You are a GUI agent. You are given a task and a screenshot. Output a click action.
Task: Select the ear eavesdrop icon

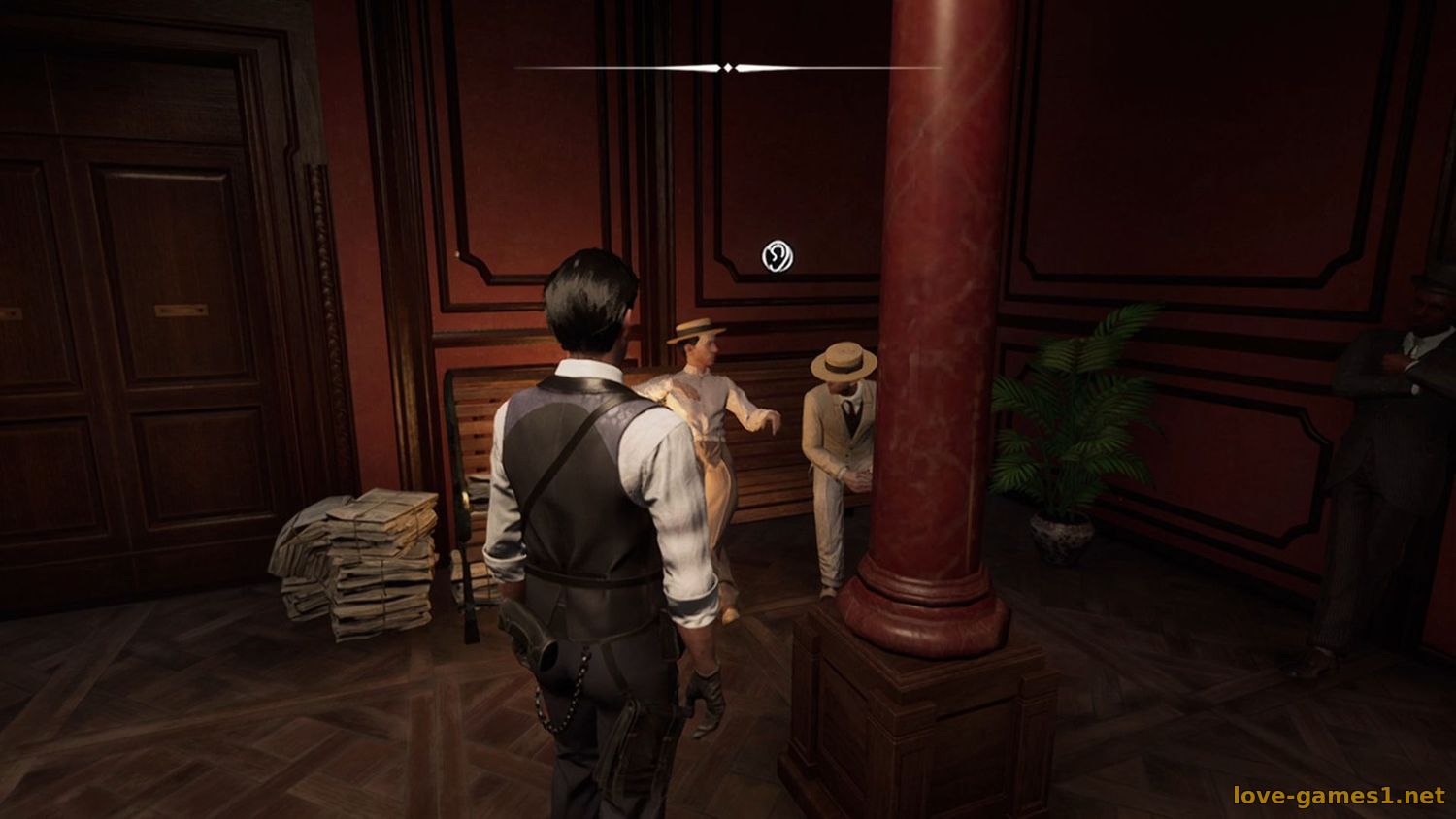777,256
